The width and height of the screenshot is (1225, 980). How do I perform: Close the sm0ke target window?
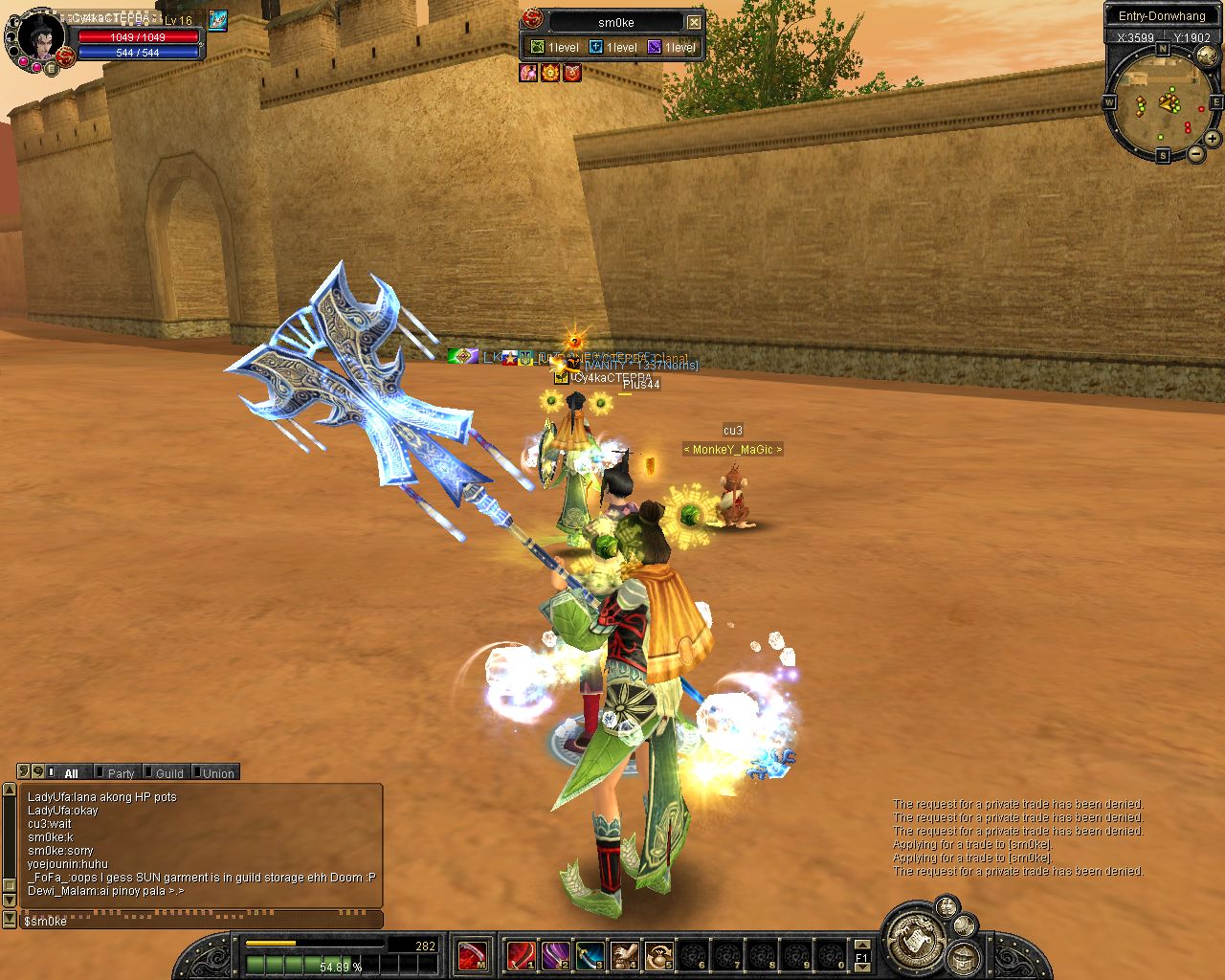[695, 22]
